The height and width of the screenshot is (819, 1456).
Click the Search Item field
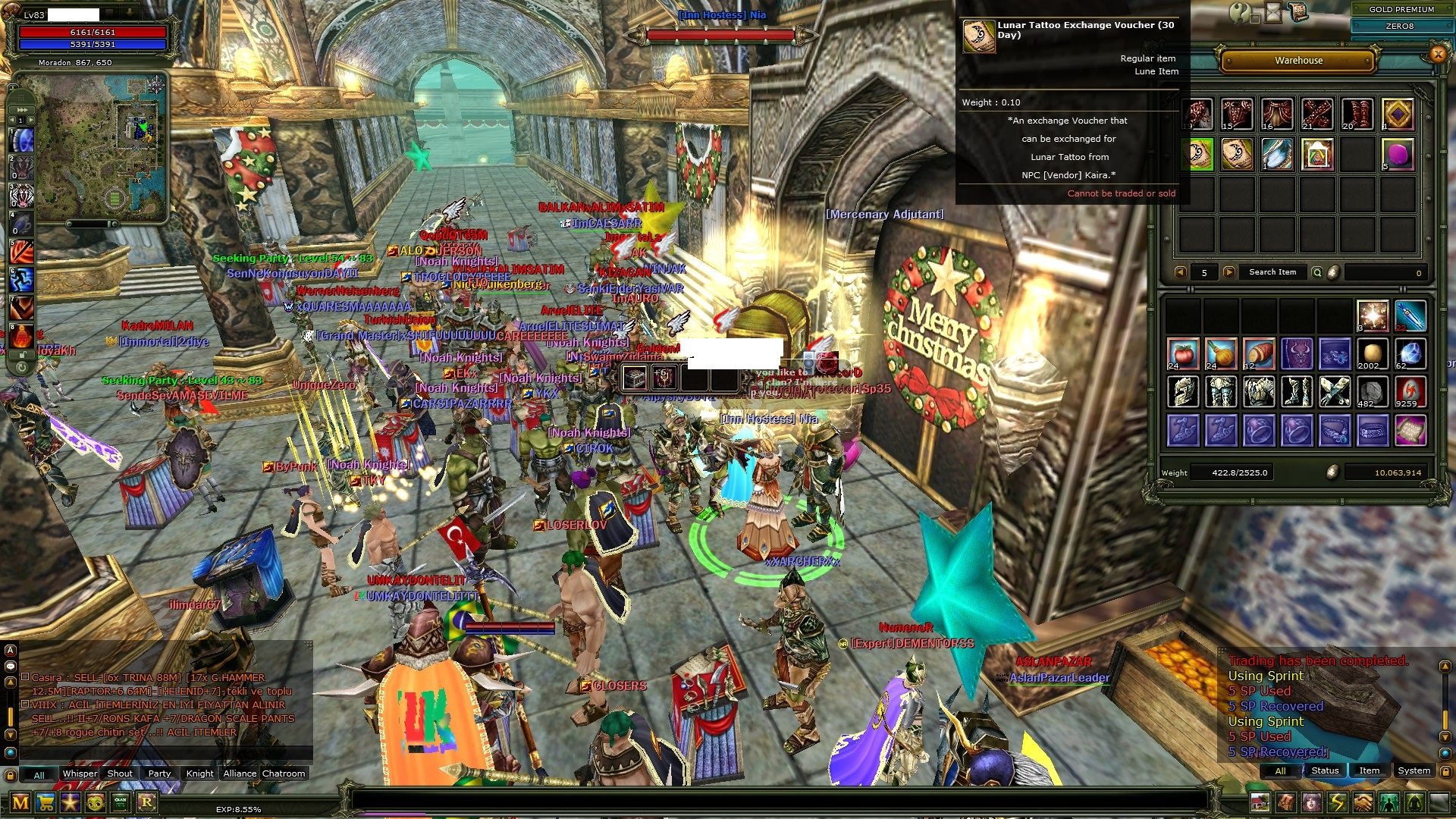pyautogui.click(x=1272, y=272)
